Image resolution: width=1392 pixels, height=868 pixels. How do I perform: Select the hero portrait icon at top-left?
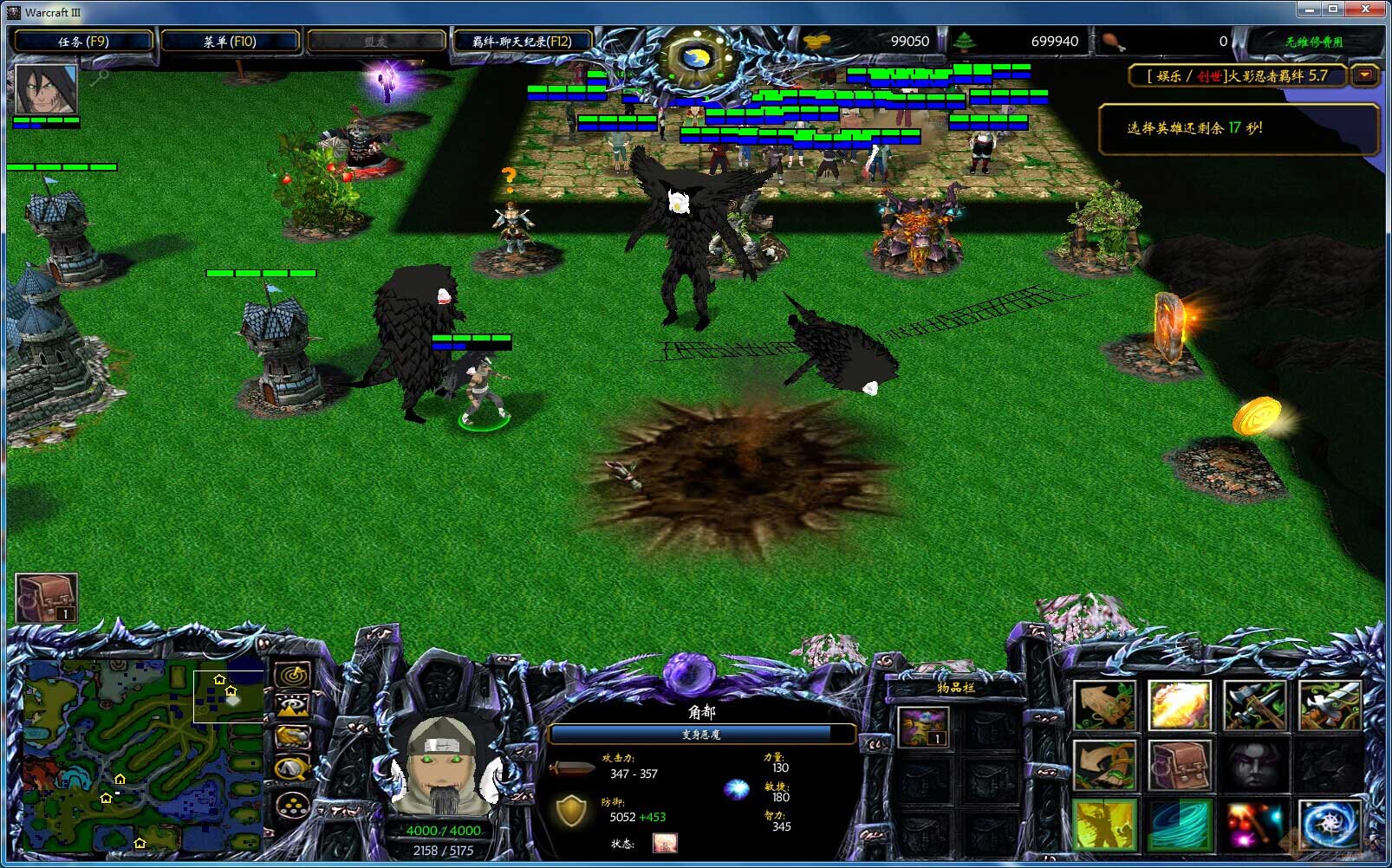pos(46,89)
